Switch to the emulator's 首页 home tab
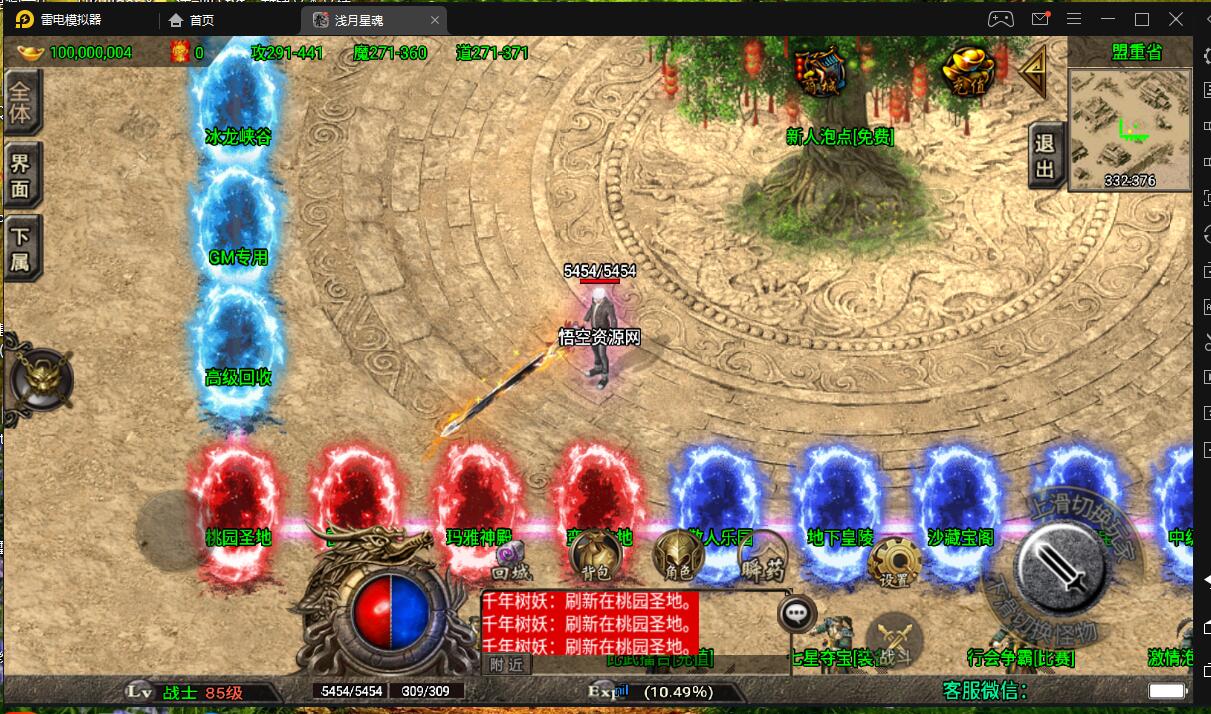 192,20
